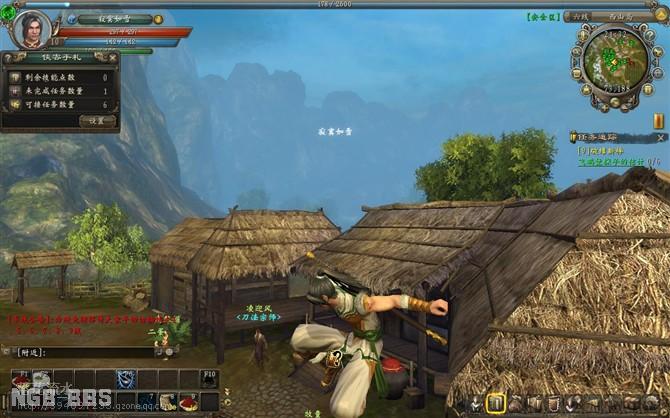Click the gold icon below the minimap
This screenshot has width=670, height=418.
click(659, 120)
